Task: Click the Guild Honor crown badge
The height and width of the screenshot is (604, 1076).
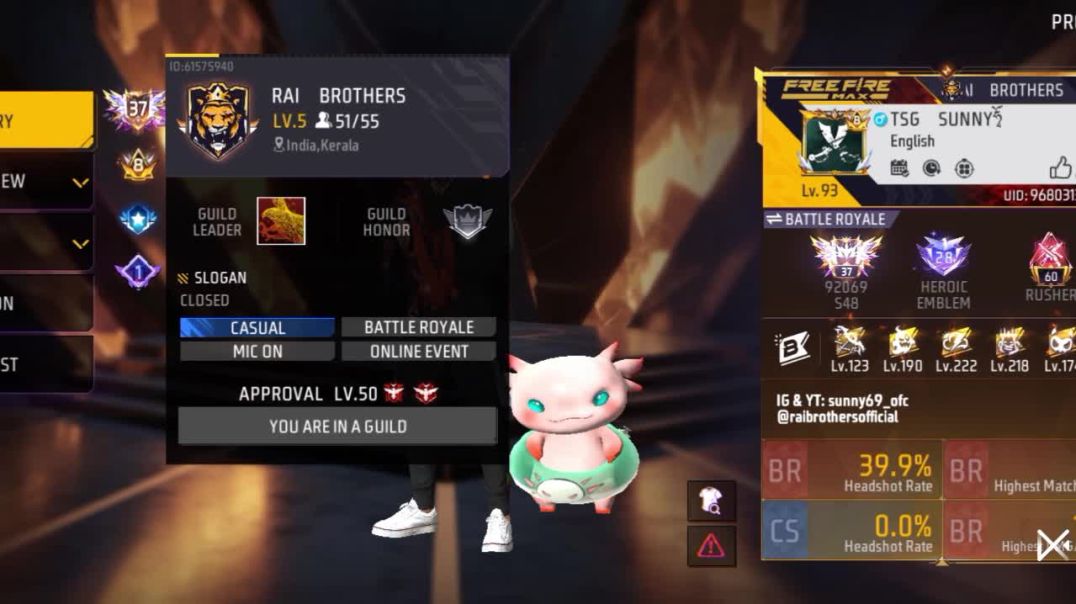Action: (x=467, y=221)
